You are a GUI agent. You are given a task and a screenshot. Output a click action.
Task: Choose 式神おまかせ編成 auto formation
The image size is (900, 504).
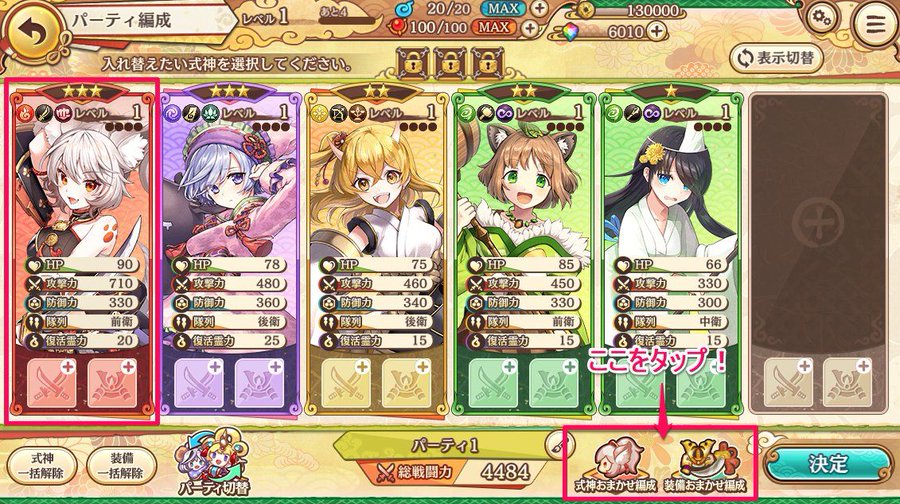coord(612,464)
